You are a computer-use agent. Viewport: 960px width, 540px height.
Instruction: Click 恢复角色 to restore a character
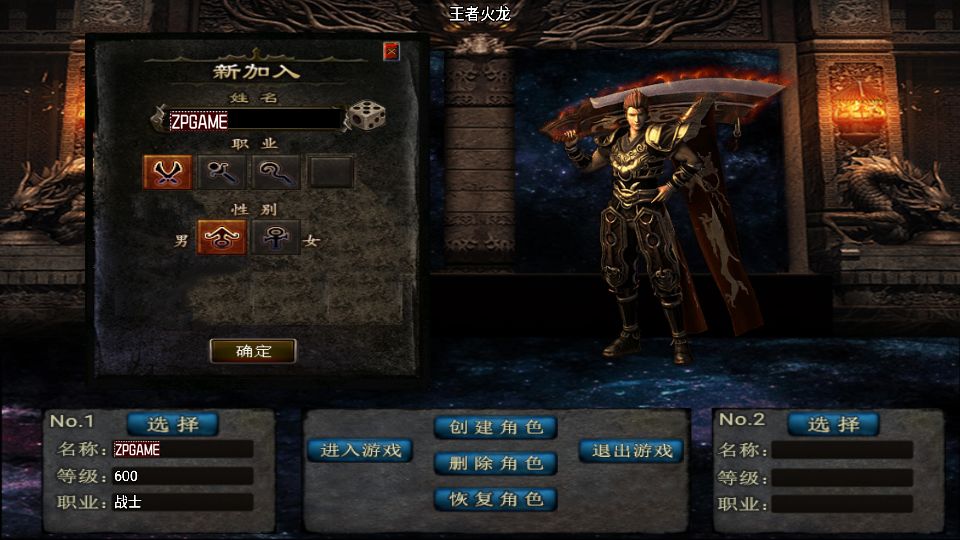point(495,499)
